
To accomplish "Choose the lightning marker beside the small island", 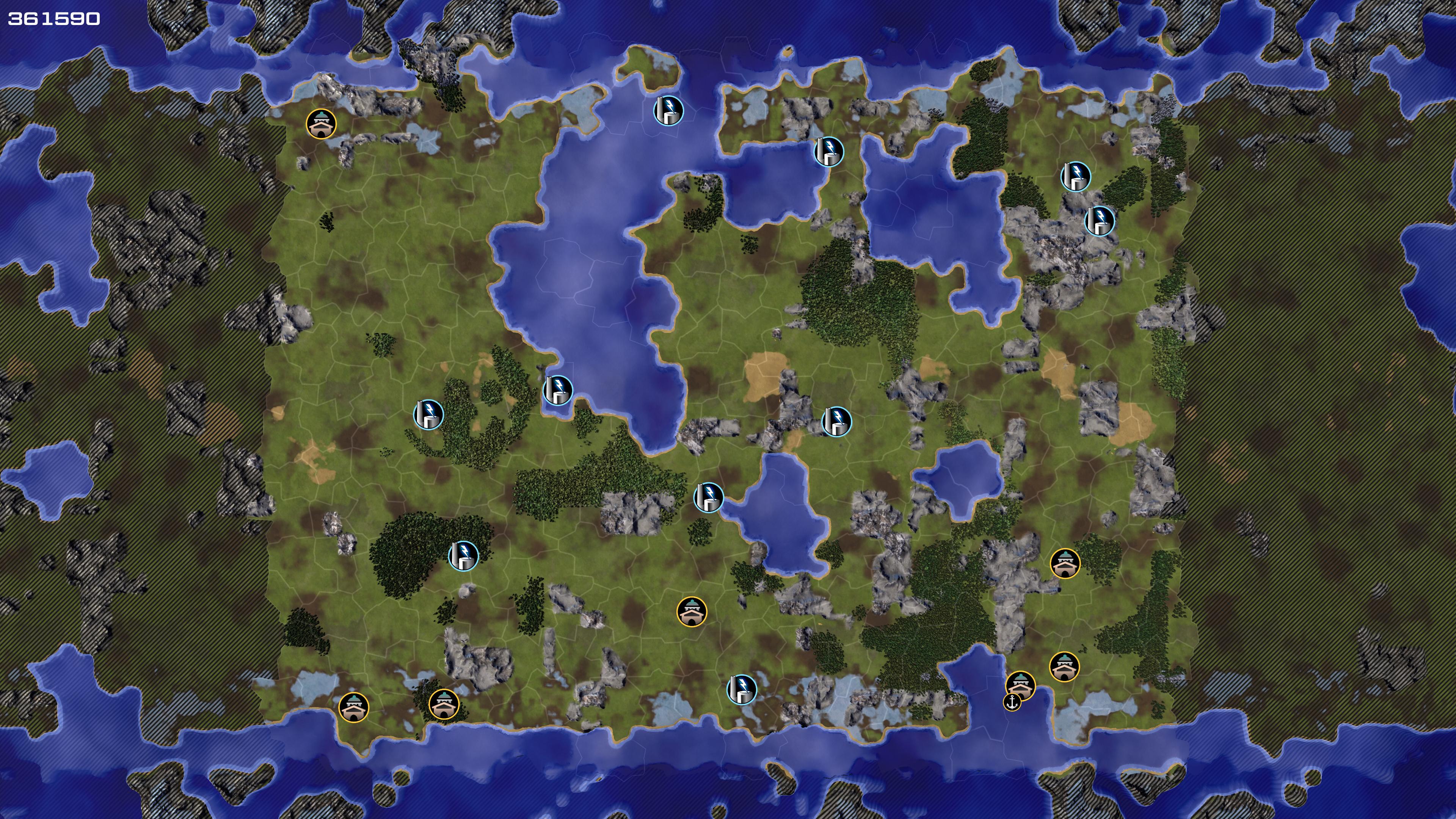I will [668, 110].
